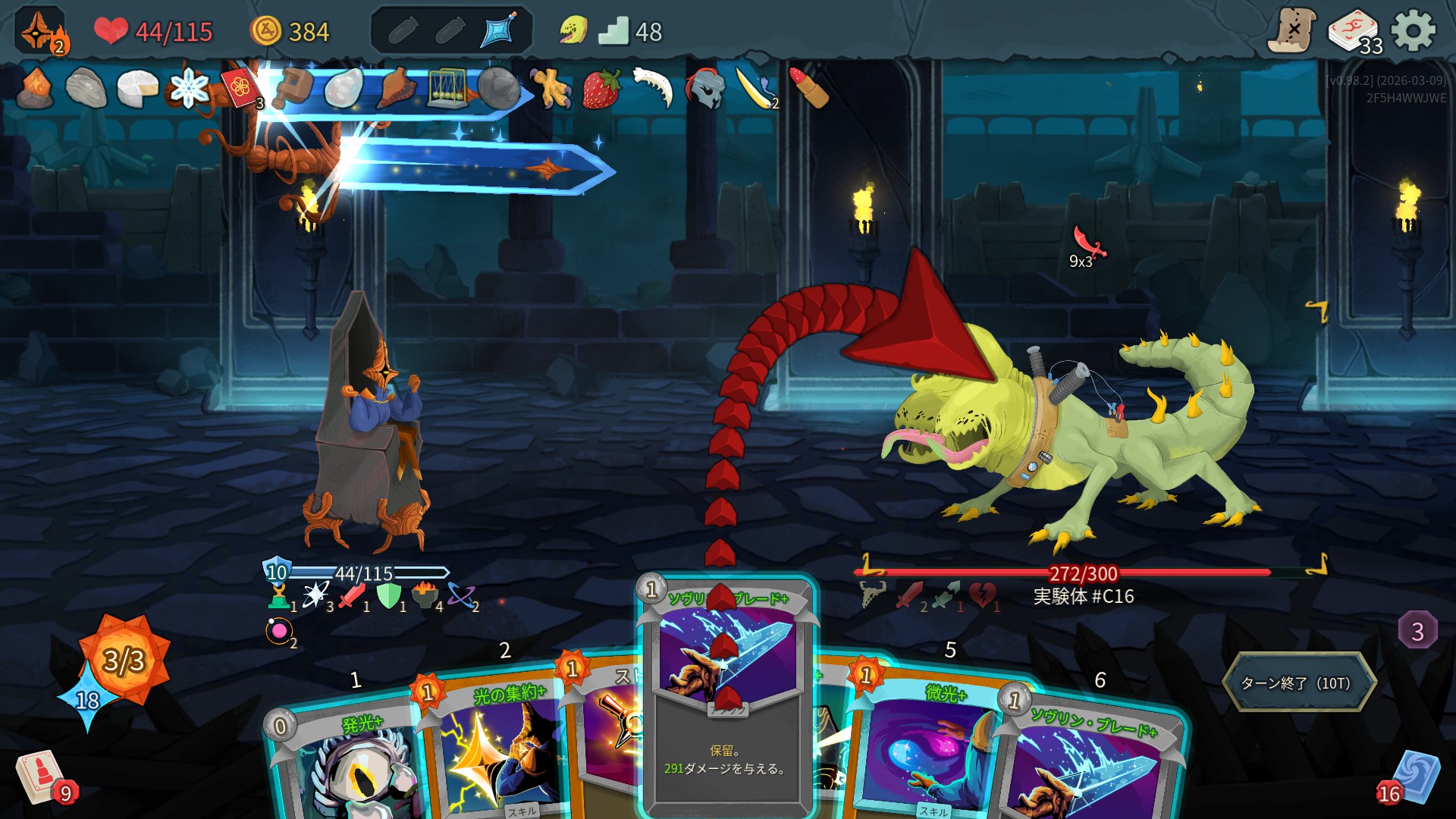Inspect the gingerbread man relic
The image size is (1456, 819).
click(550, 89)
